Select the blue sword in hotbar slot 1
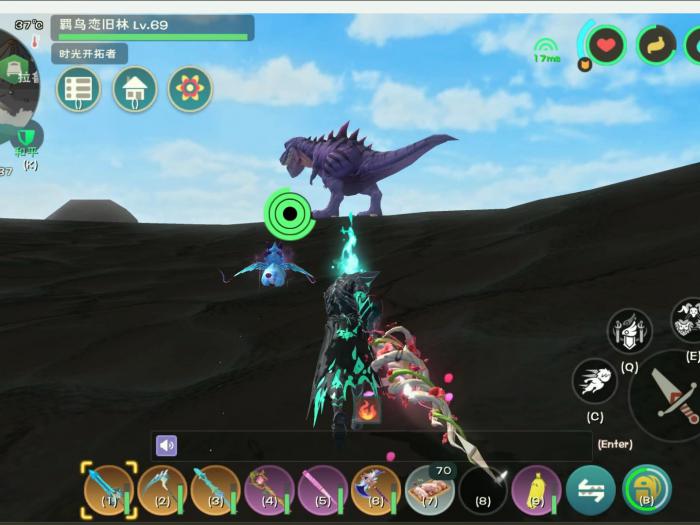The image size is (700, 525). [x=108, y=490]
